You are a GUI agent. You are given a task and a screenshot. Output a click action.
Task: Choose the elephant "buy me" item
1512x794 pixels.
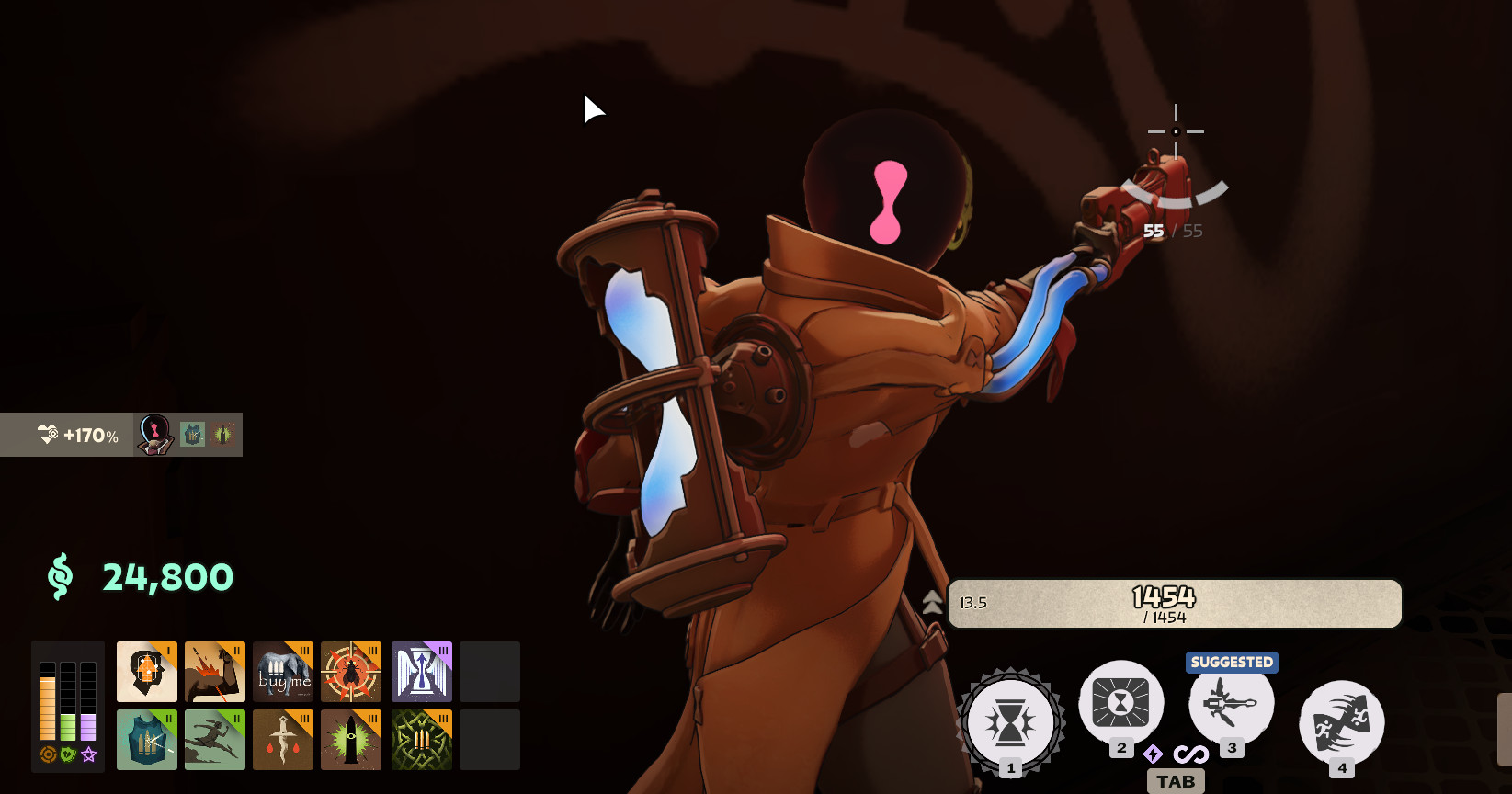point(283,672)
